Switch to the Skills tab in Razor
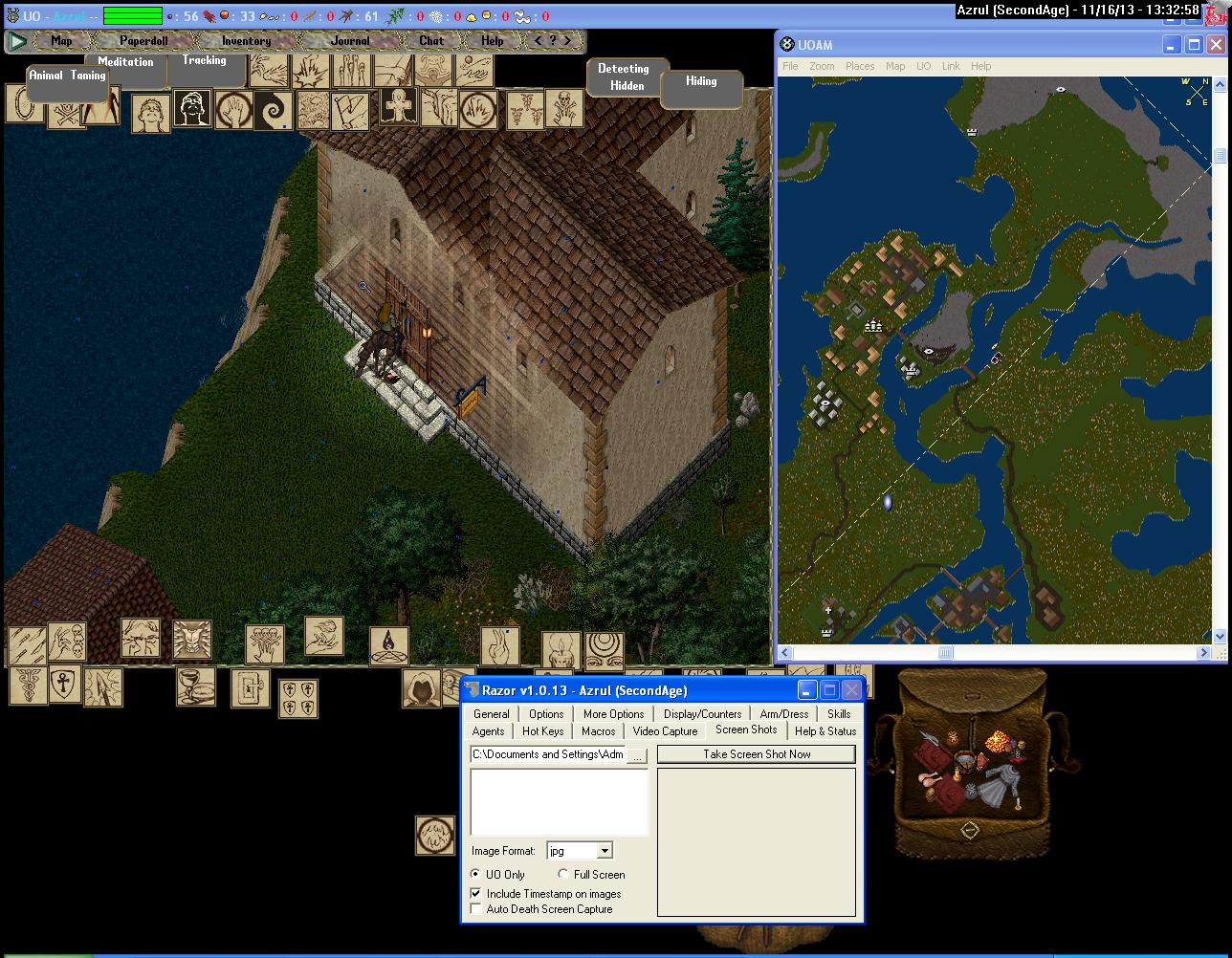The width and height of the screenshot is (1232, 958). pyautogui.click(x=839, y=714)
